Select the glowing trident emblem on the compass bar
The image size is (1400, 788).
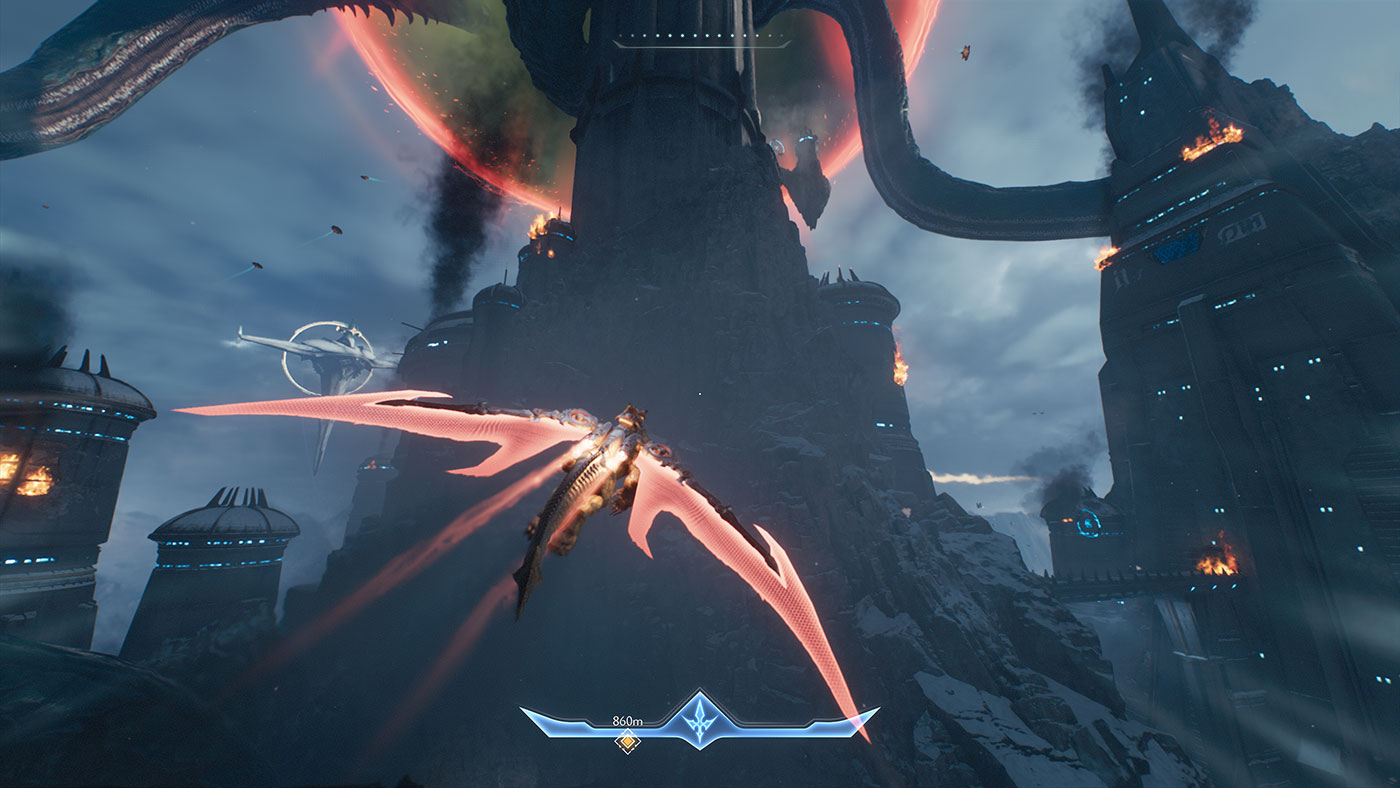click(x=700, y=718)
